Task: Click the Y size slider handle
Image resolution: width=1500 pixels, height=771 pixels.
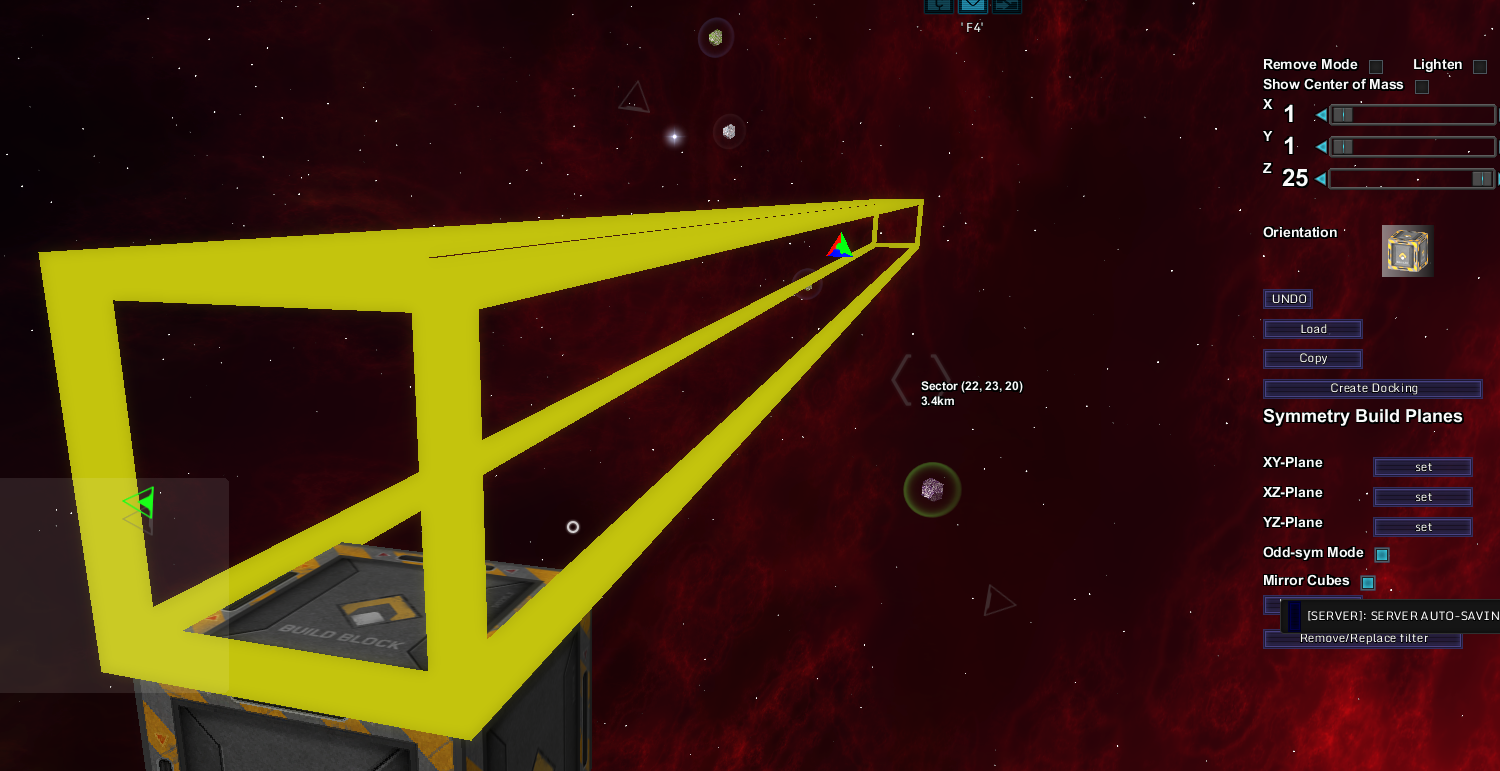Action: pyautogui.click(x=1343, y=147)
